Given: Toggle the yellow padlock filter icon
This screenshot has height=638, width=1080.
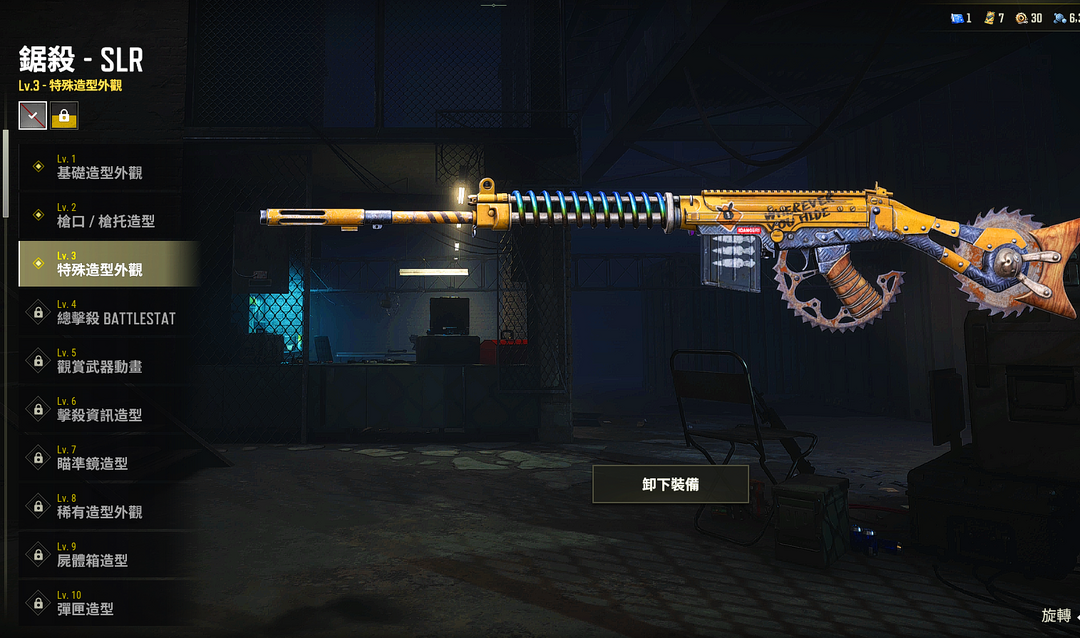Looking at the screenshot, I should tap(65, 117).
